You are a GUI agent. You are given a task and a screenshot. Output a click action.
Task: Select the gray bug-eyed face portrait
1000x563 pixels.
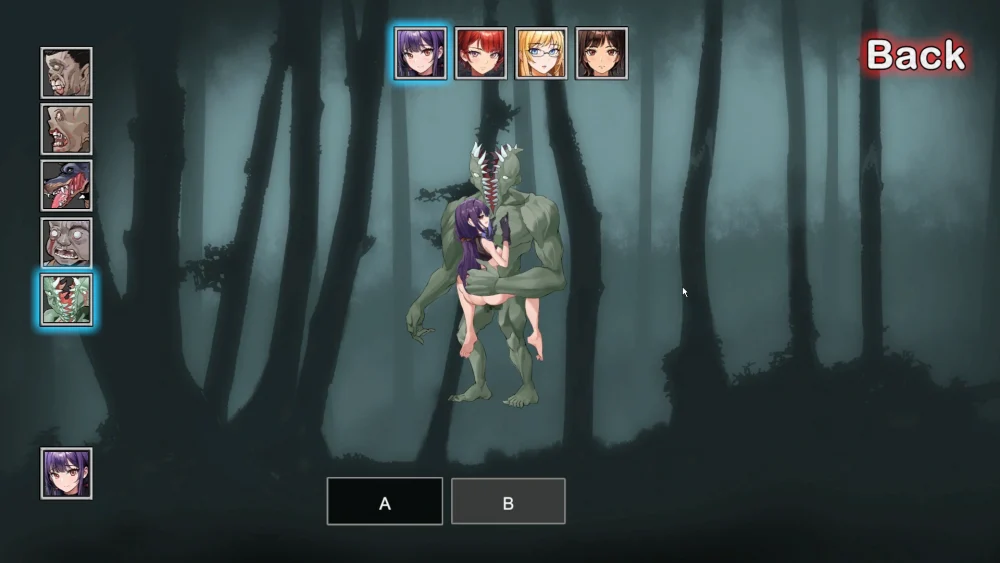[67, 242]
